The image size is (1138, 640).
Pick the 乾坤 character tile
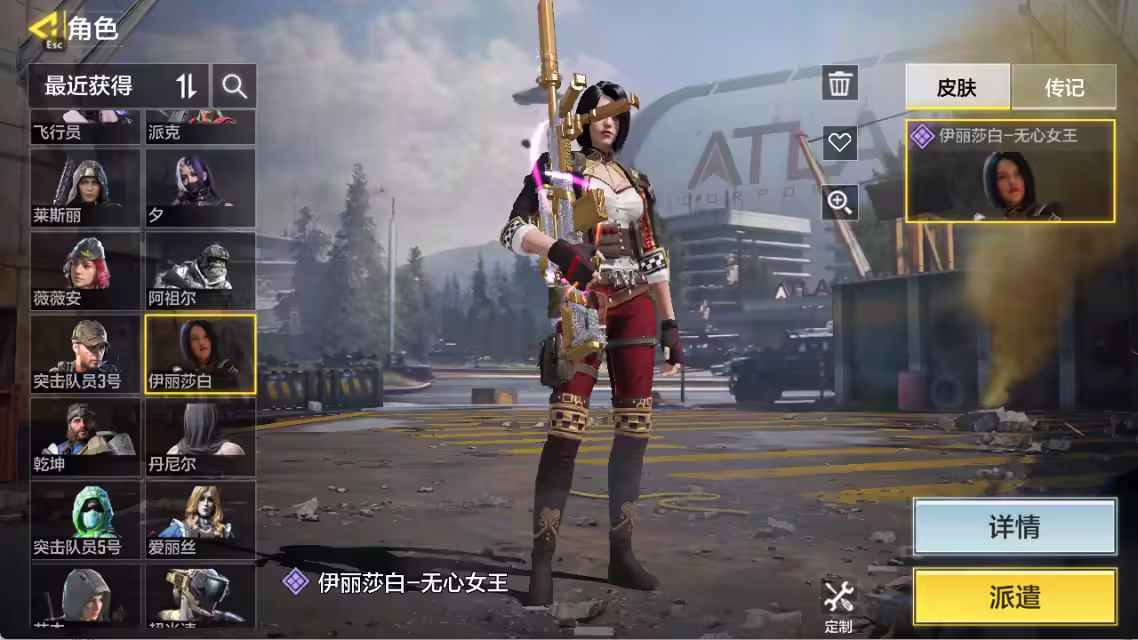[85, 437]
